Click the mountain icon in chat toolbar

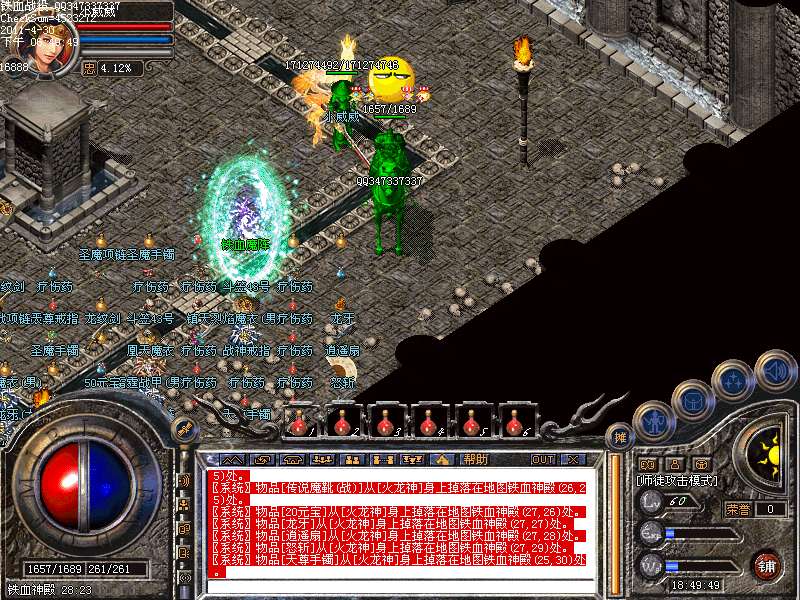point(443,459)
